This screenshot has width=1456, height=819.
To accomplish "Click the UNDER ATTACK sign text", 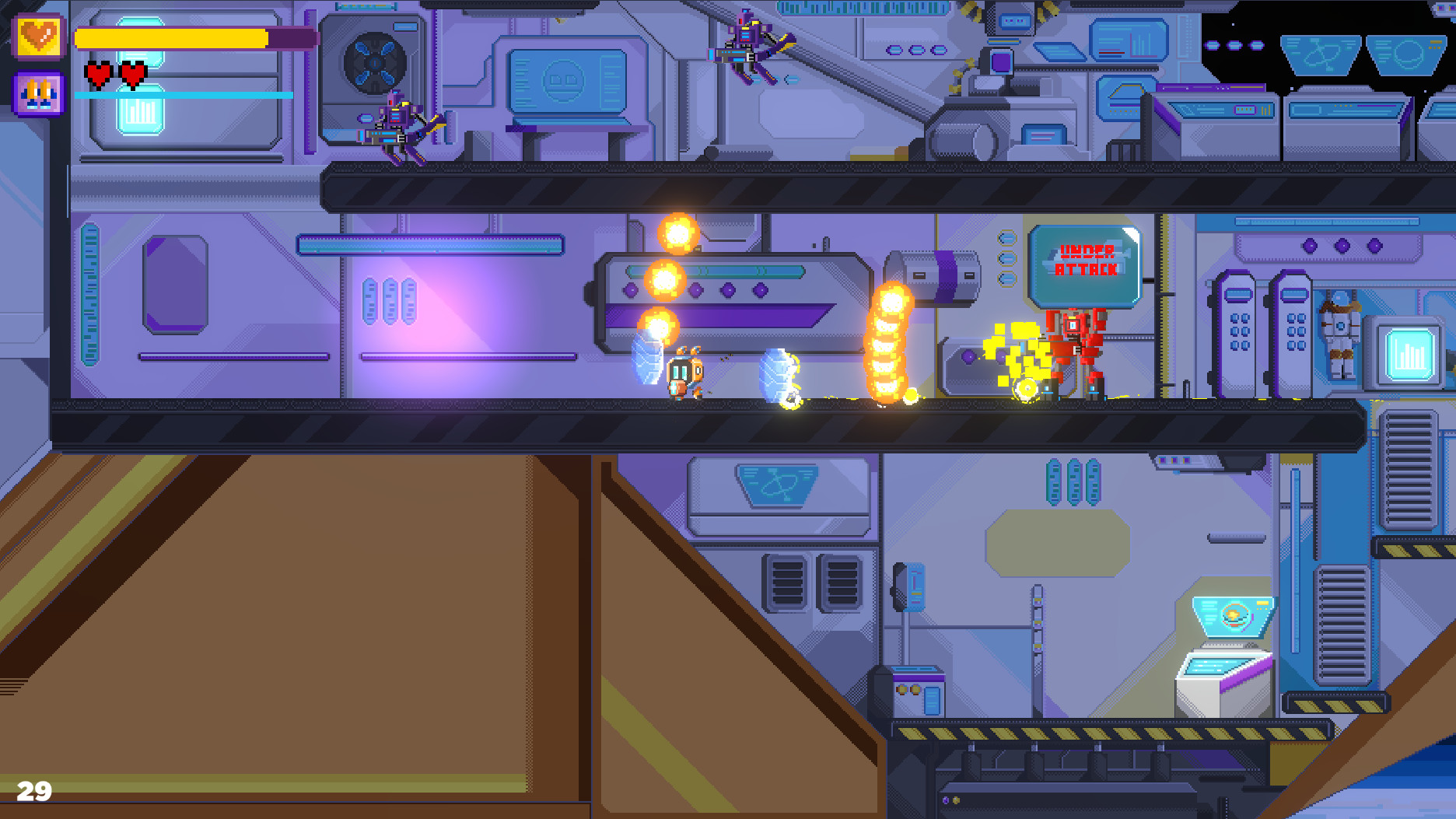I will click(1087, 261).
